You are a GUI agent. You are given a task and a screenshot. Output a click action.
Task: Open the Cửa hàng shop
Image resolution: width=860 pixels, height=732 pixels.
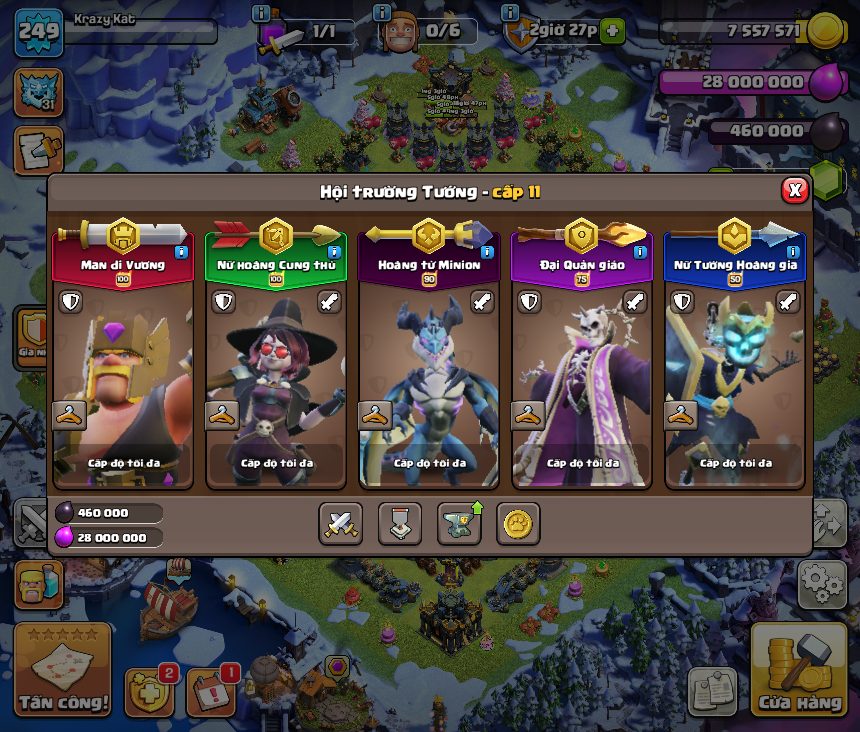[x=798, y=670]
